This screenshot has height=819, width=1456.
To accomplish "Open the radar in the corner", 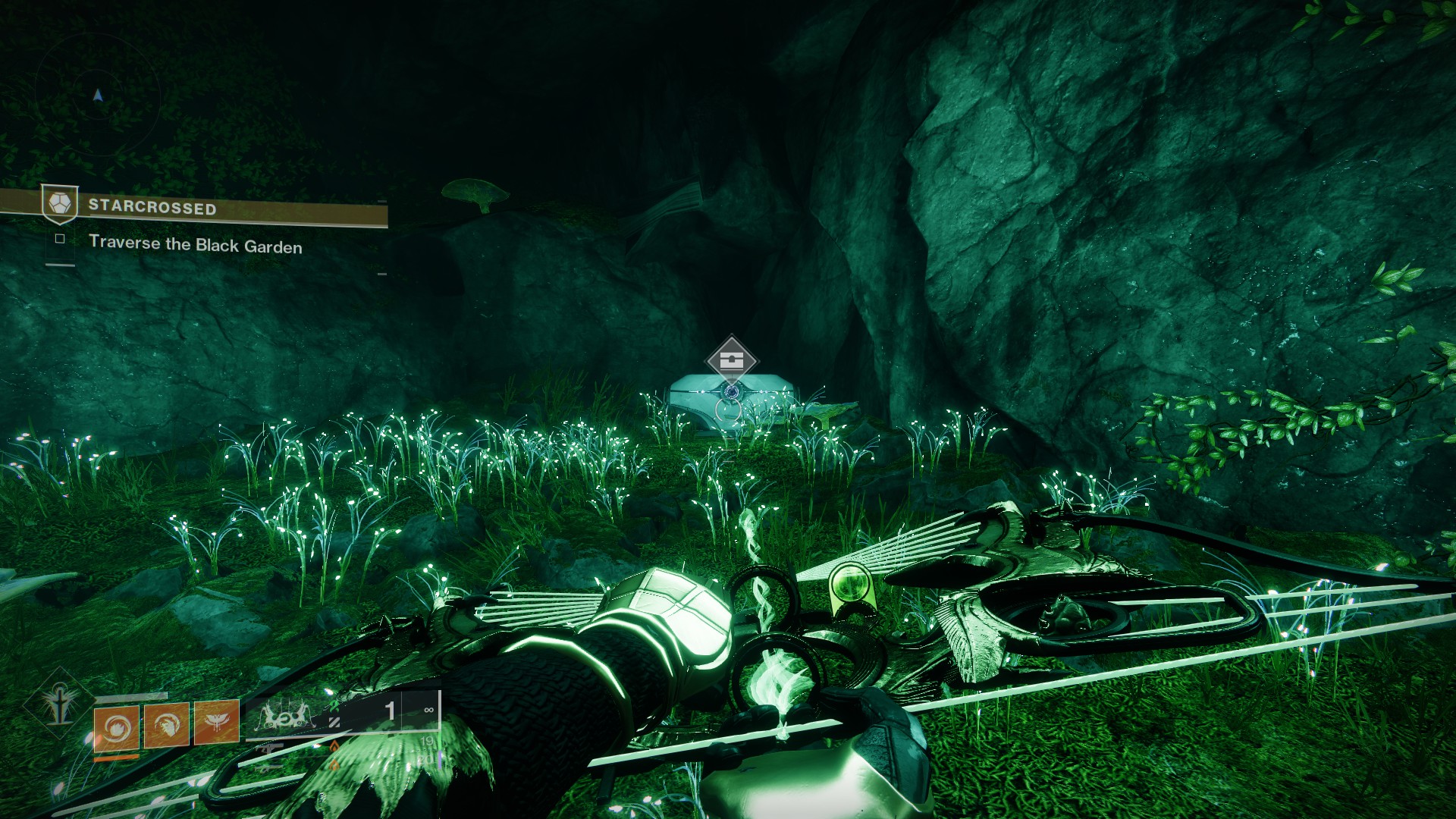I will tap(97, 94).
